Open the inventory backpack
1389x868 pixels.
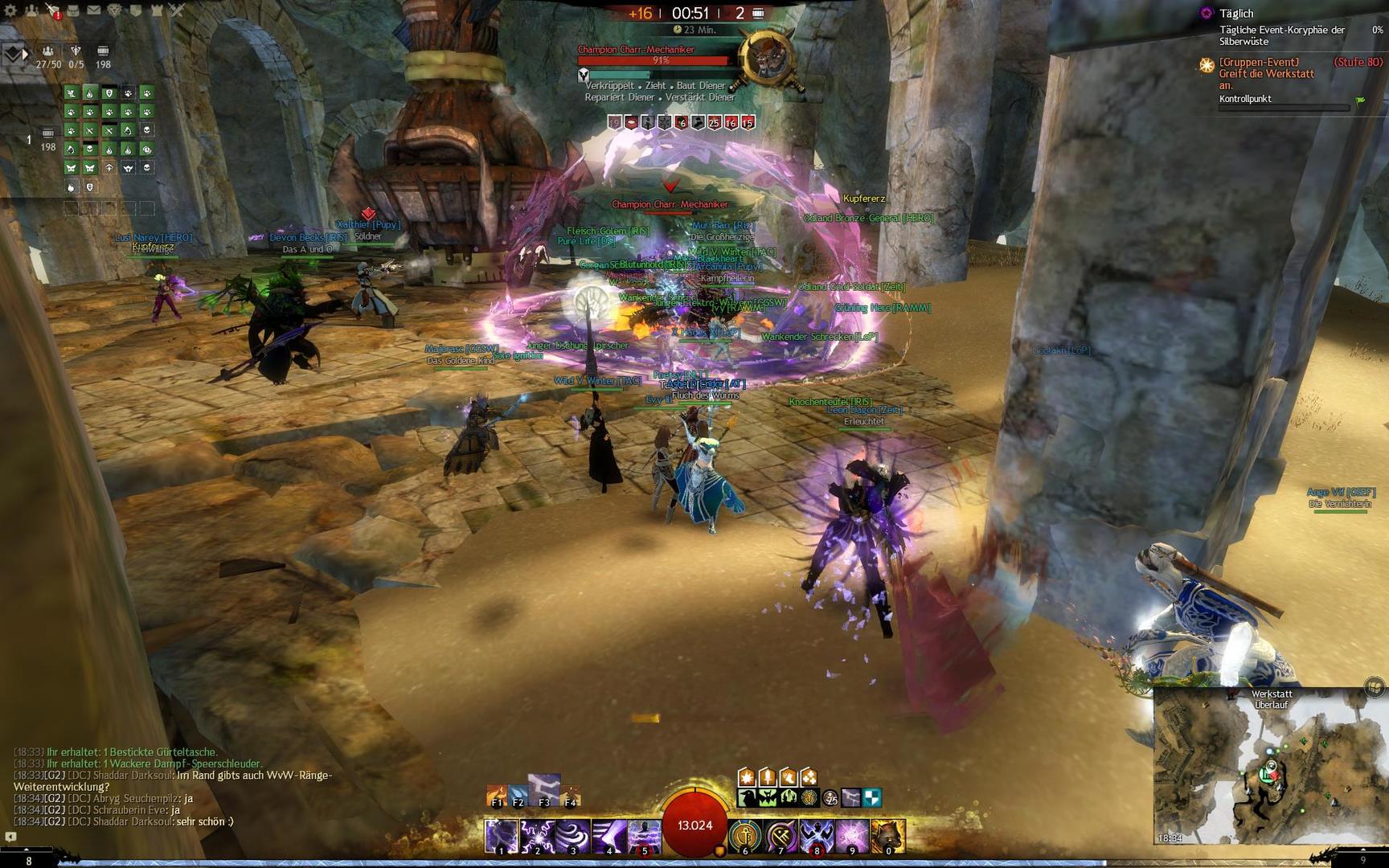click(x=73, y=10)
